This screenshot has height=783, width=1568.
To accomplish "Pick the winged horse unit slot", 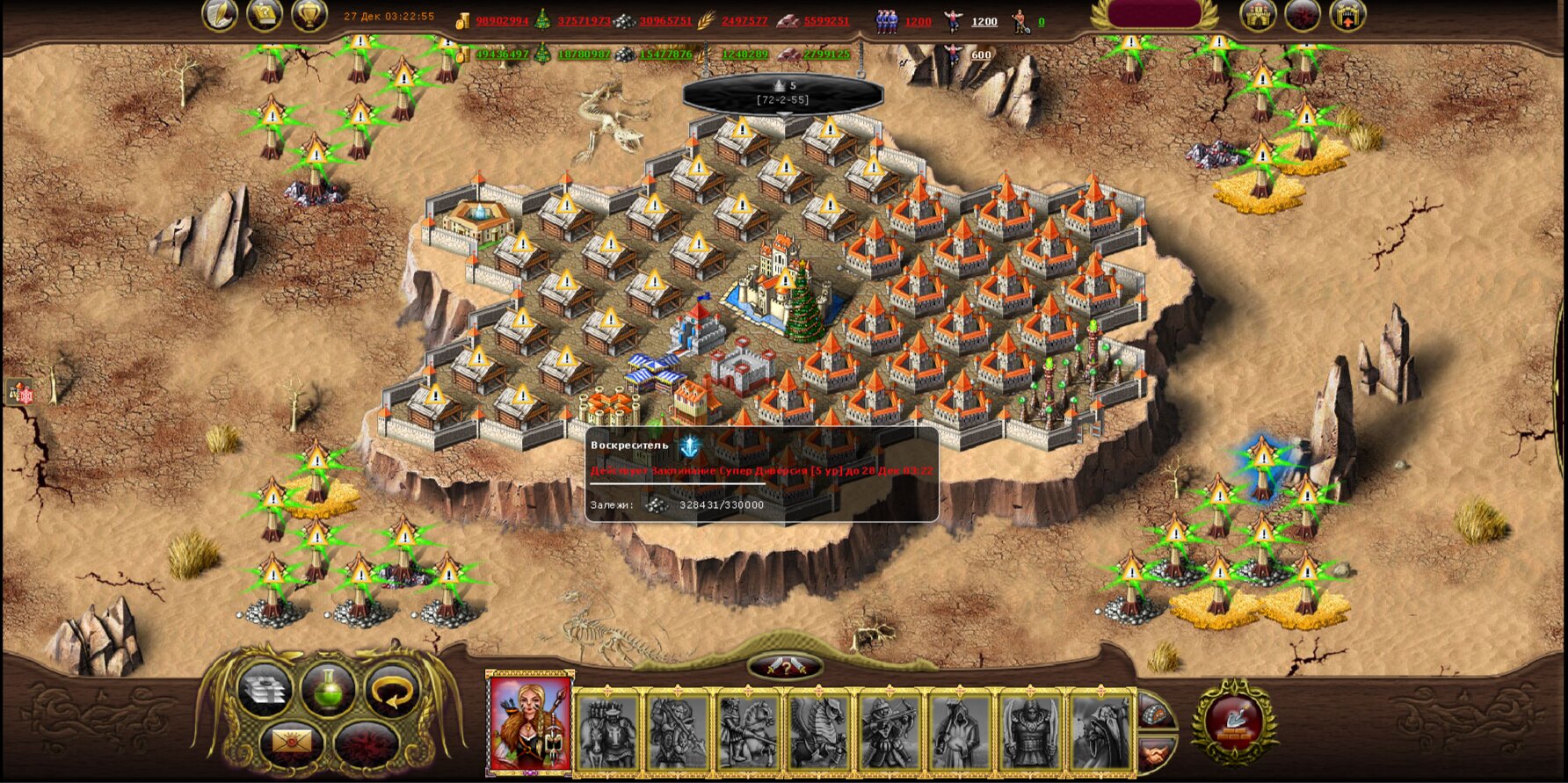I will pyautogui.click(x=819, y=731).
